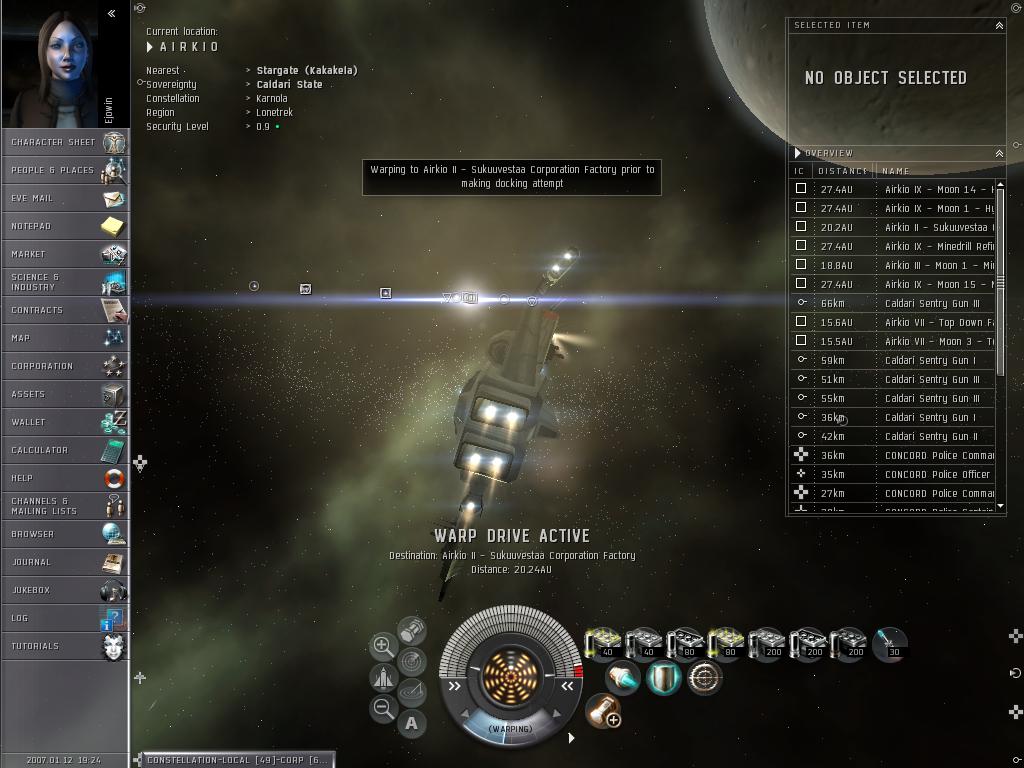Open the Character Sheet panel
Viewport: 1024px width, 768px height.
(x=64, y=142)
